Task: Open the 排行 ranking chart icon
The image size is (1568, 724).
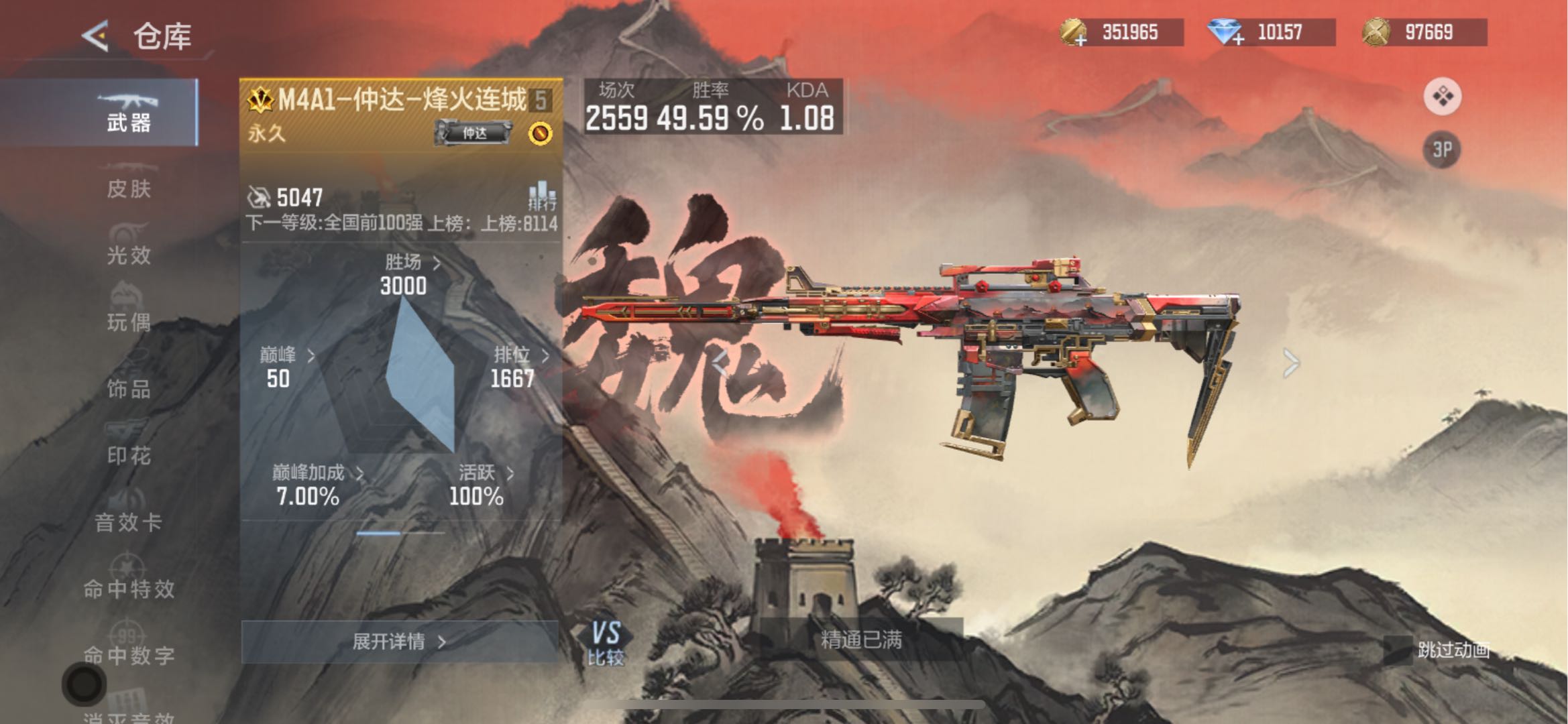Action: coord(542,196)
